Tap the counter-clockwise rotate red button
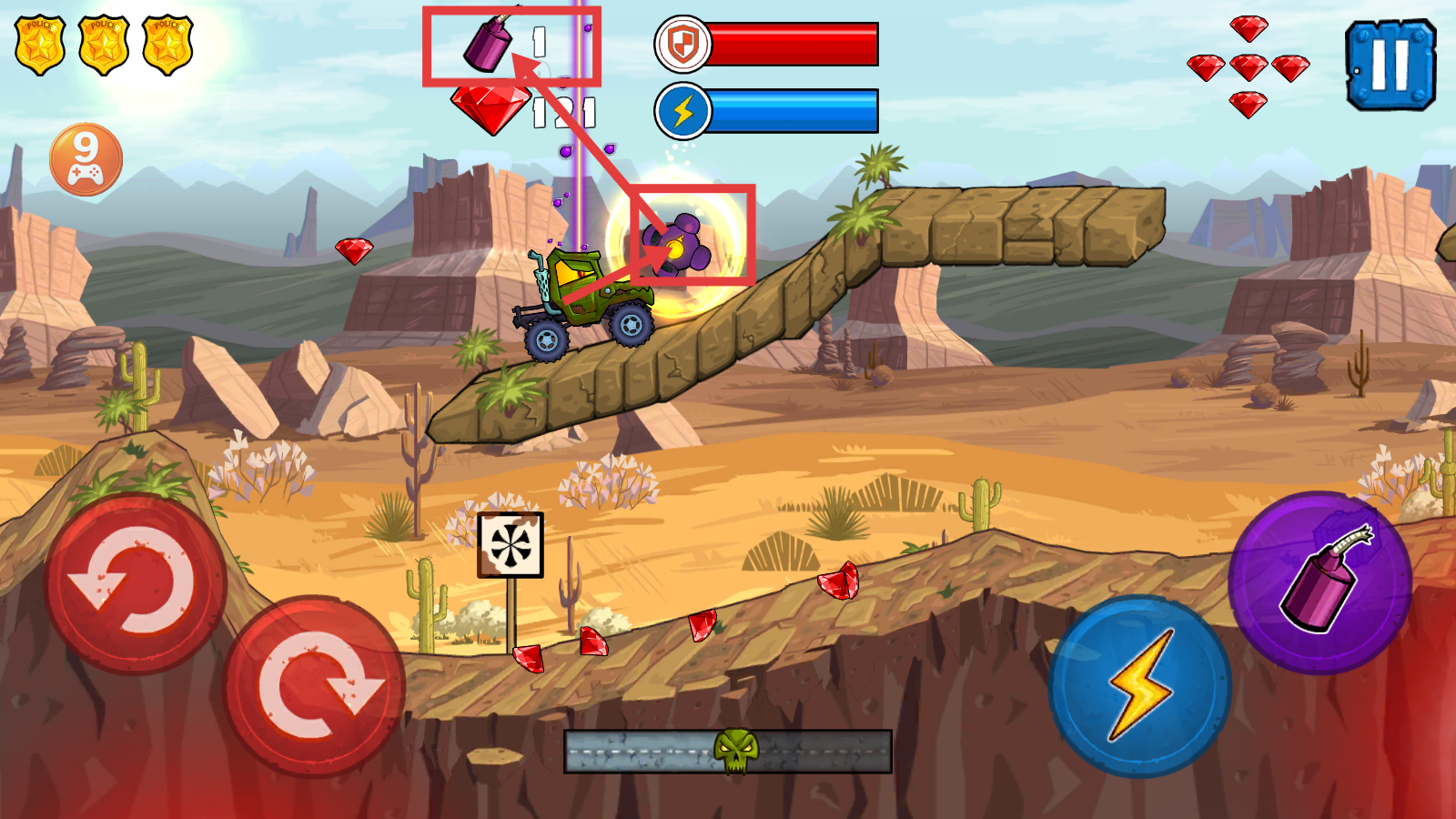The image size is (1456, 819). (136, 583)
